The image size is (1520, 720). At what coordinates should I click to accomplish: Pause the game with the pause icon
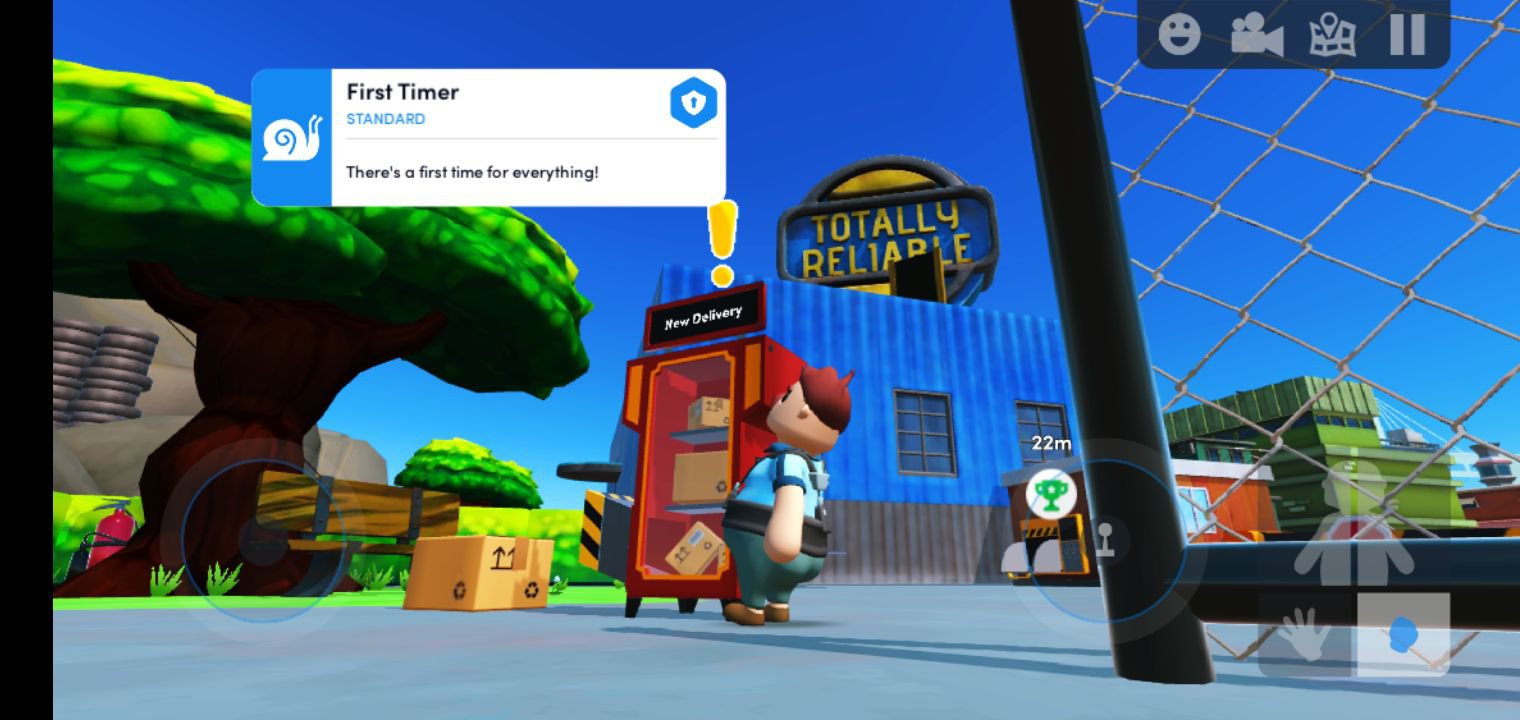click(x=1406, y=33)
